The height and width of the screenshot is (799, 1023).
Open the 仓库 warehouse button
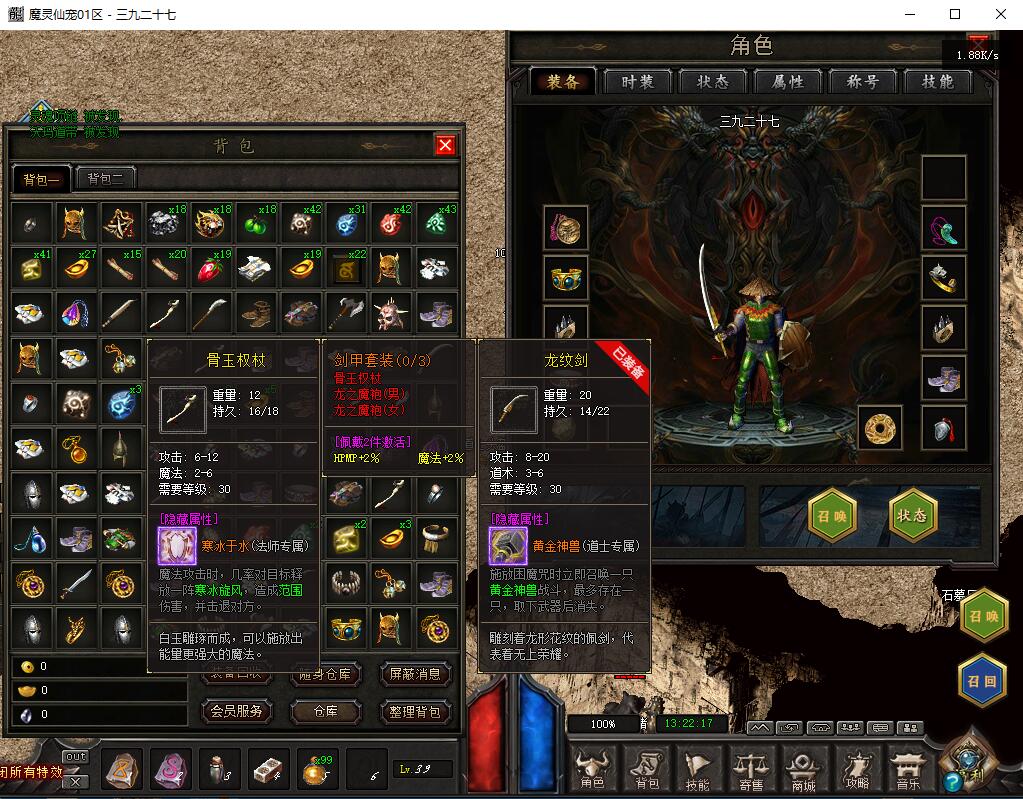tap(325, 711)
